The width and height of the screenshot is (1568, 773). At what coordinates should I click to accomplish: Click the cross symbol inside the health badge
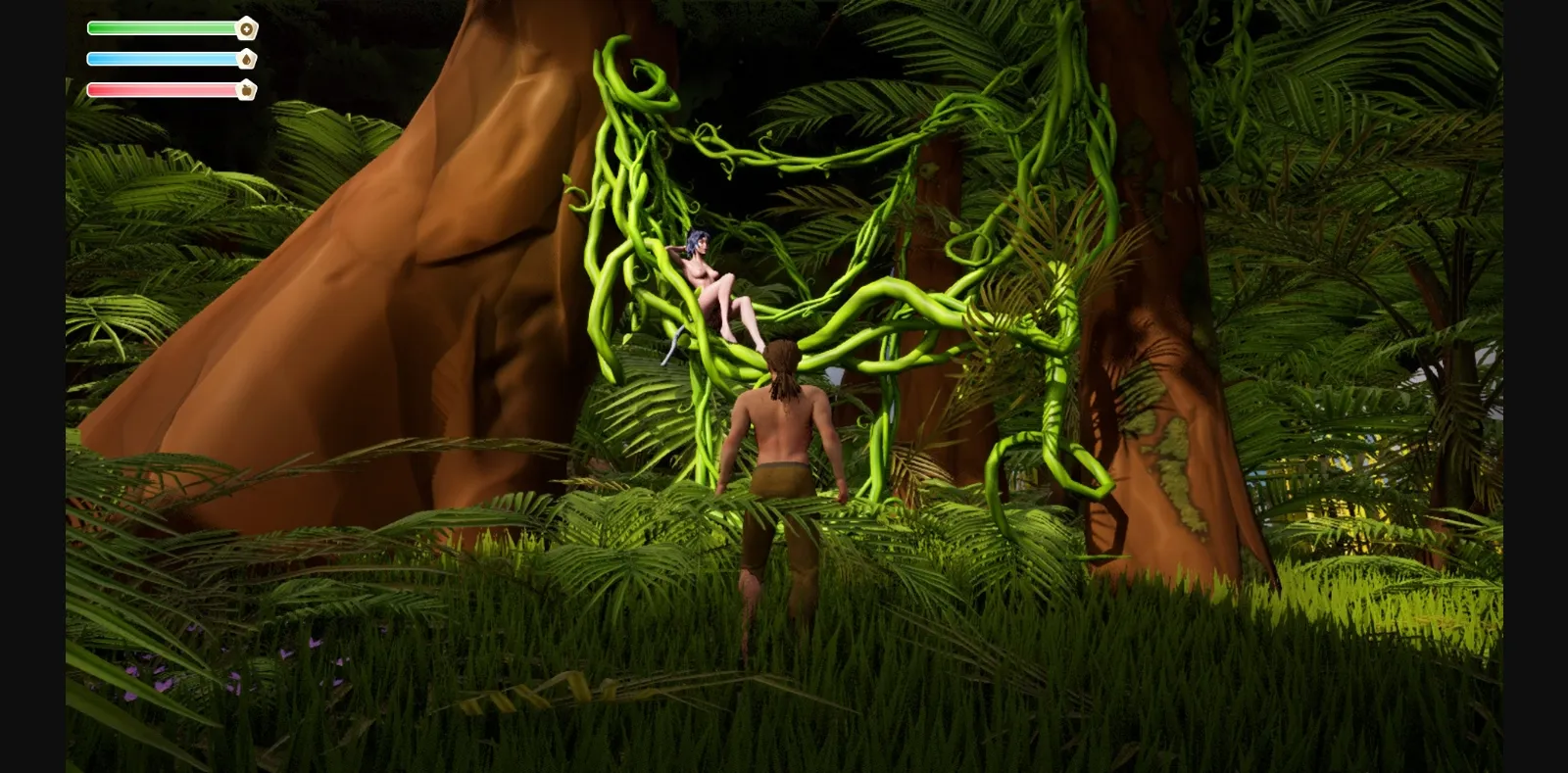pos(247,28)
